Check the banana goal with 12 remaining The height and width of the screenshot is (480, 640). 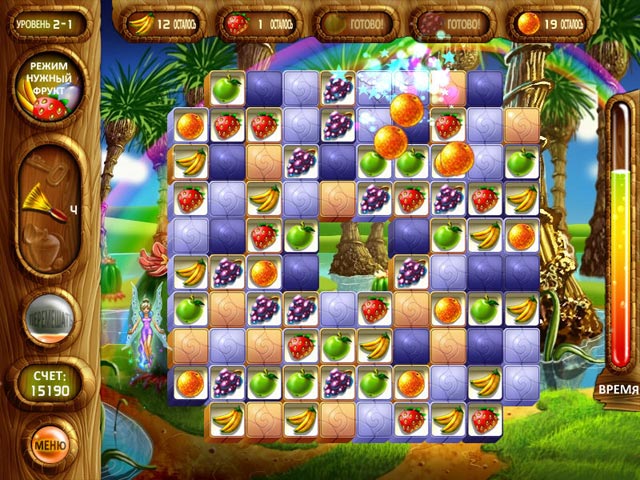pos(167,23)
